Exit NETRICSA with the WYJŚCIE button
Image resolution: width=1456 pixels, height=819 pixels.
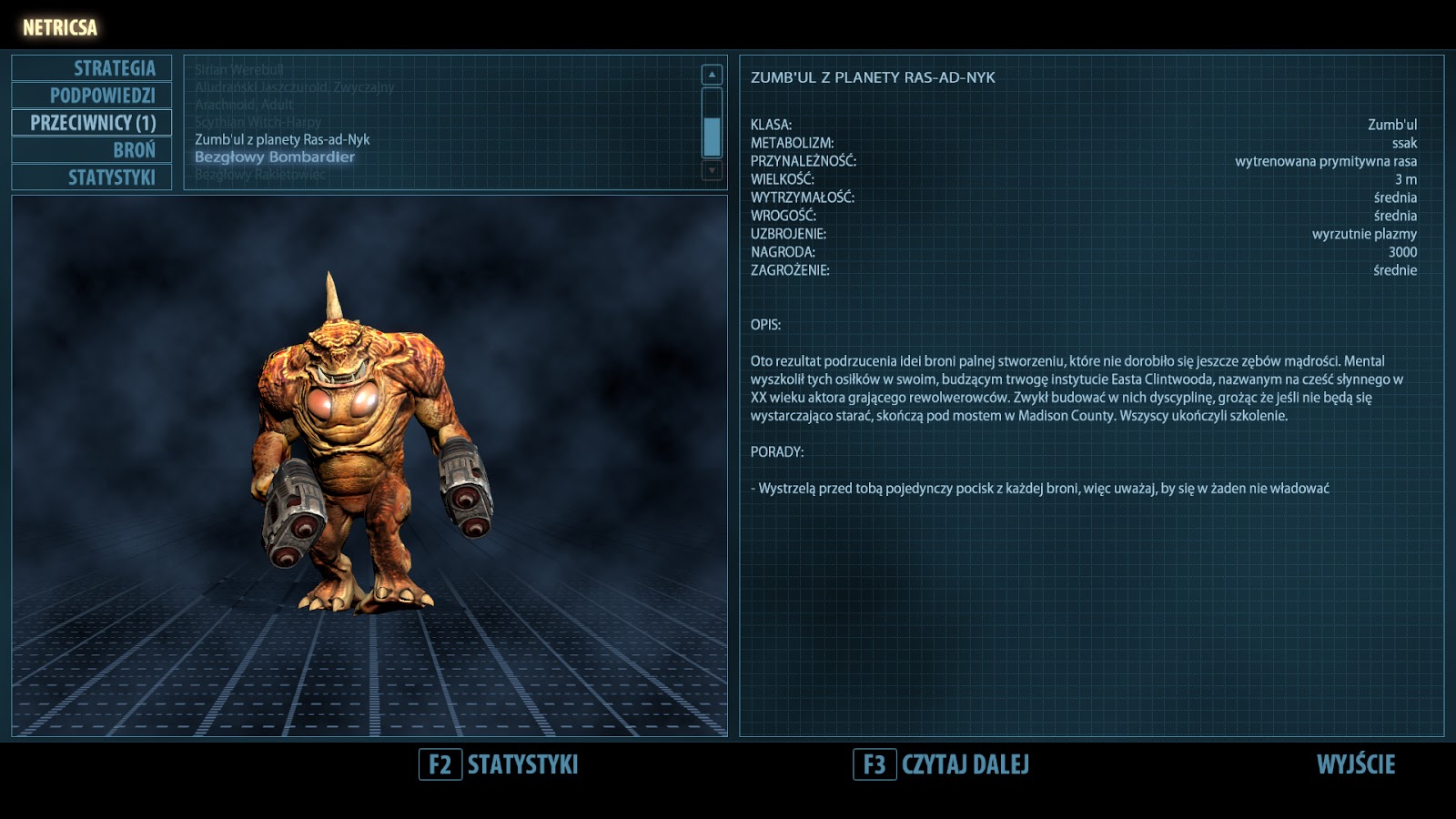1355,764
